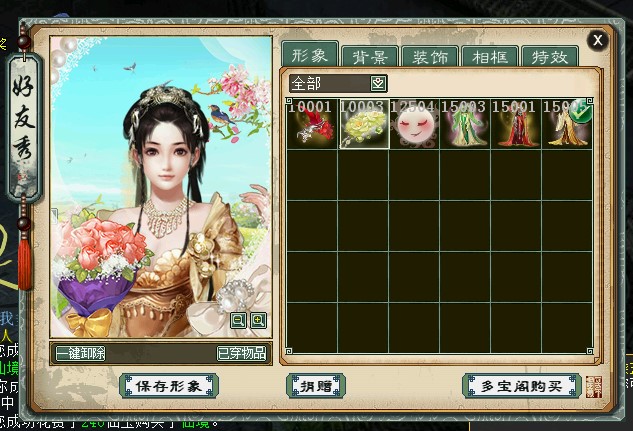The image size is (633, 431).
Task: Choose the yellow flower bouquet item
Action: pyautogui.click(x=363, y=125)
